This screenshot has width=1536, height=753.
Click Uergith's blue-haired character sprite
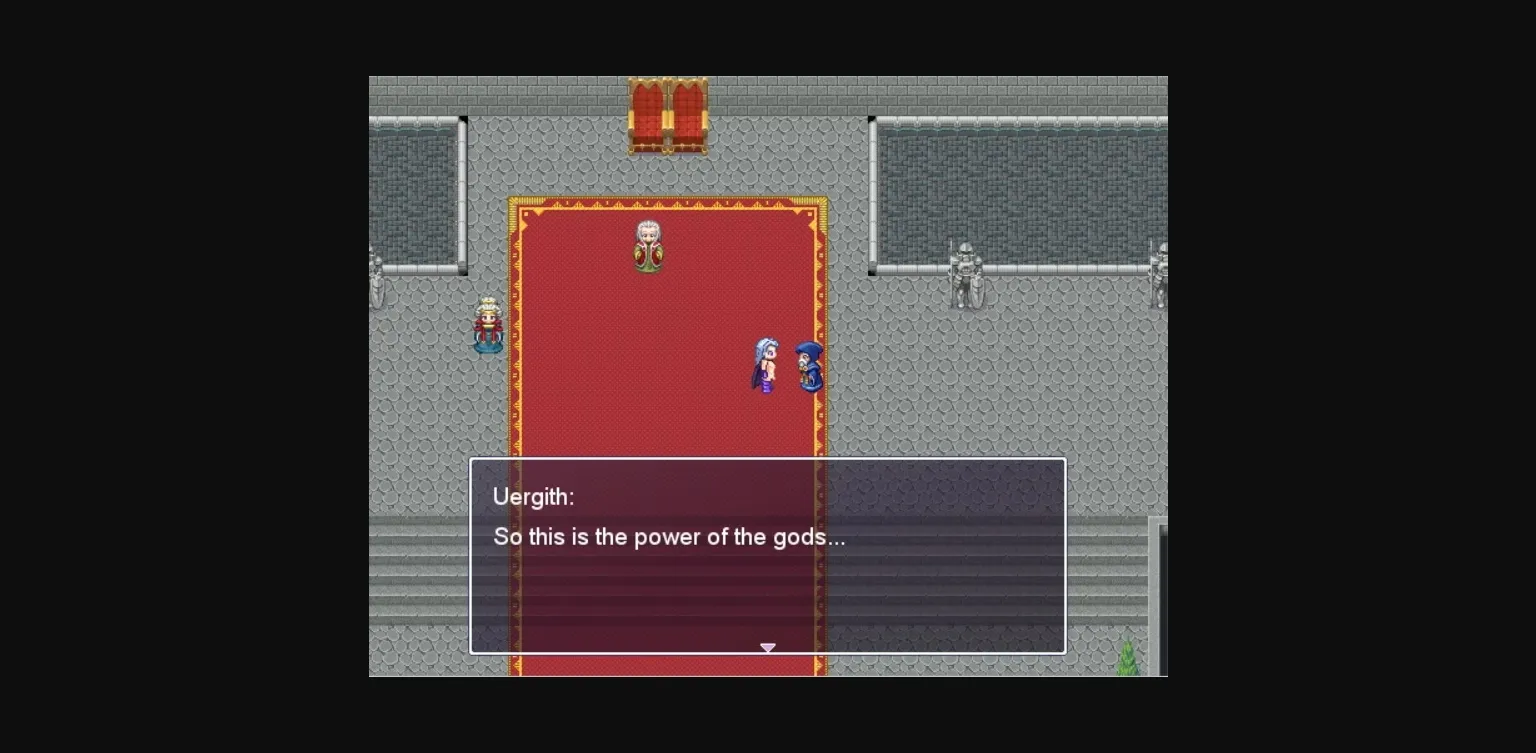[765, 365]
